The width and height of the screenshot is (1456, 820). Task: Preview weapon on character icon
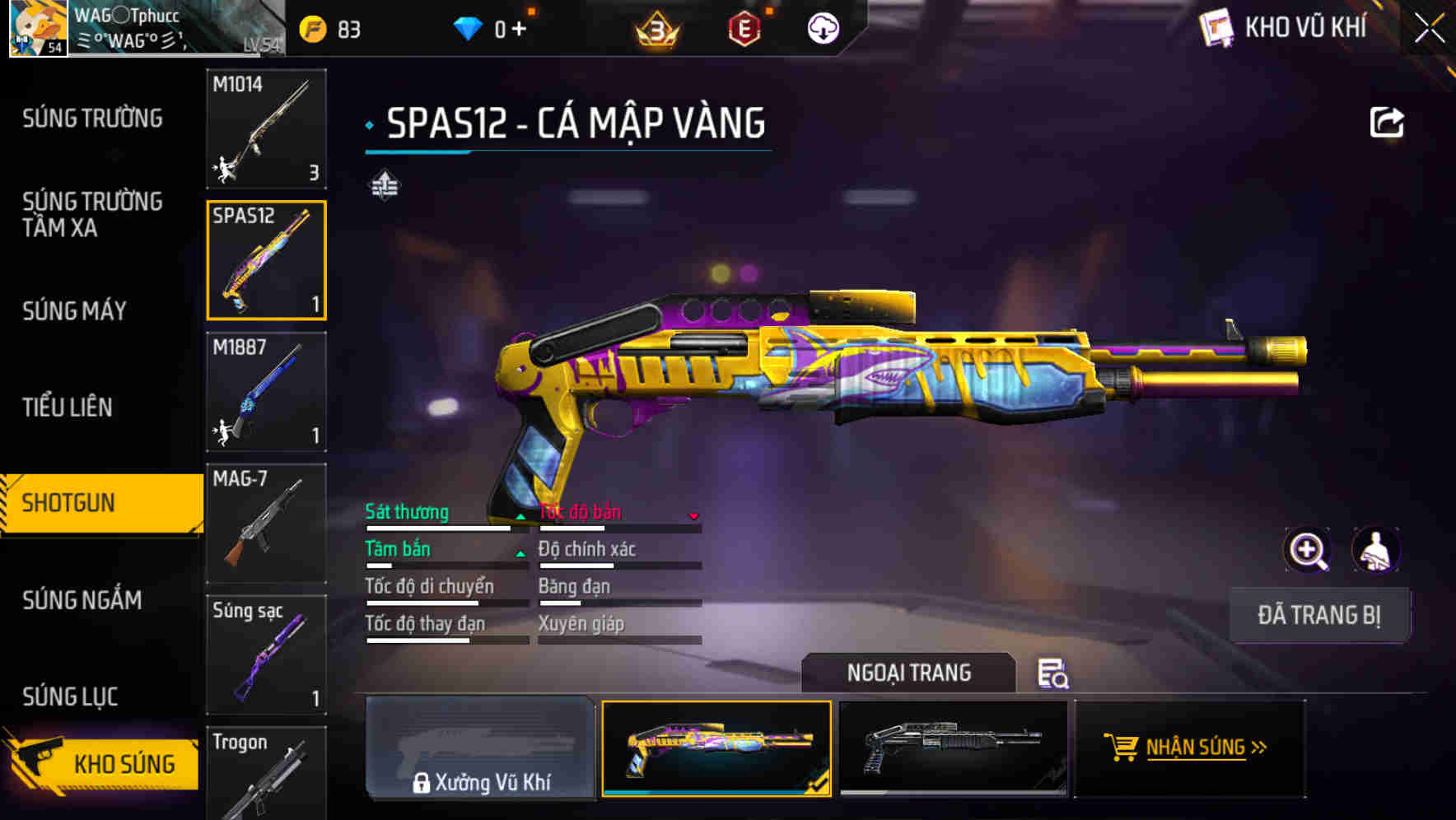pyautogui.click(x=1375, y=550)
